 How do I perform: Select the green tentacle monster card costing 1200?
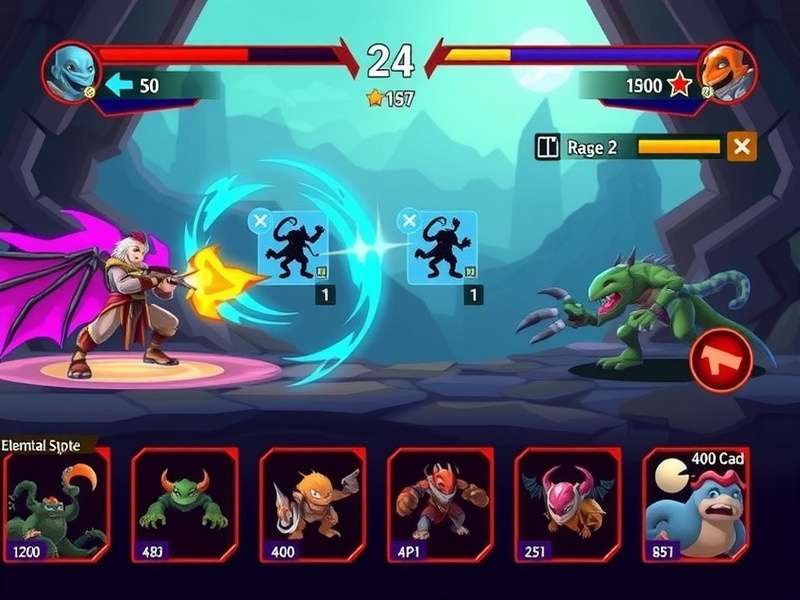(x=57, y=503)
